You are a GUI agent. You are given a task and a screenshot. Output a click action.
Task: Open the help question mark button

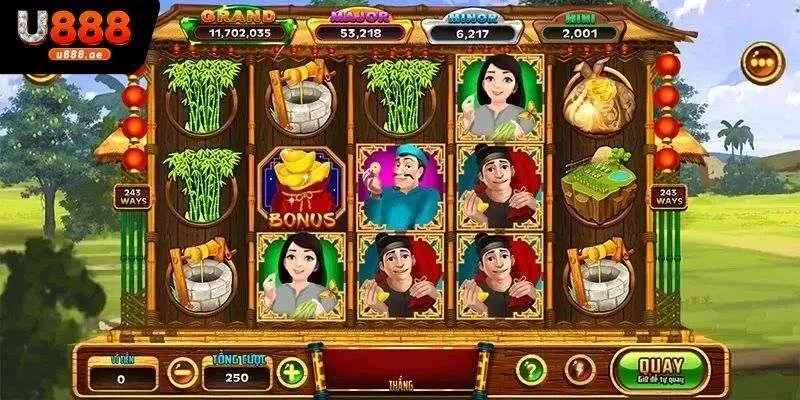pyautogui.click(x=531, y=370)
